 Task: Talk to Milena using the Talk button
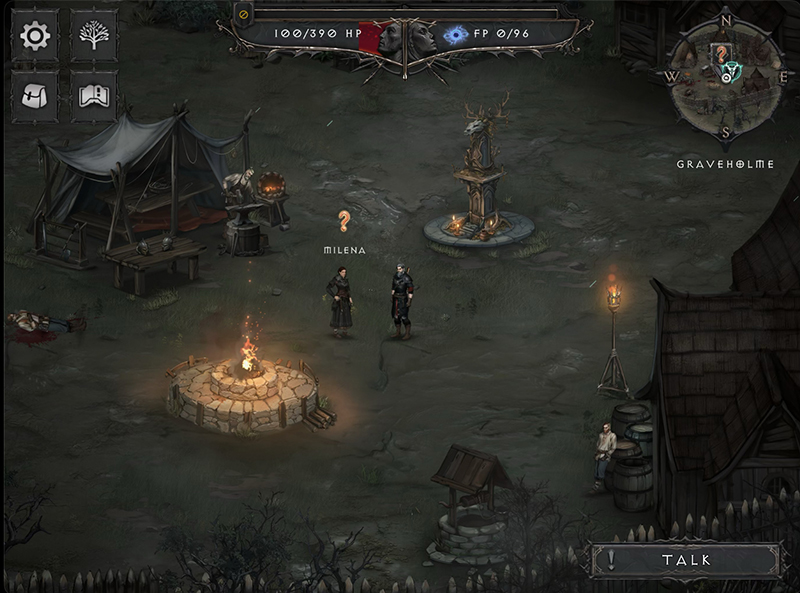(685, 560)
